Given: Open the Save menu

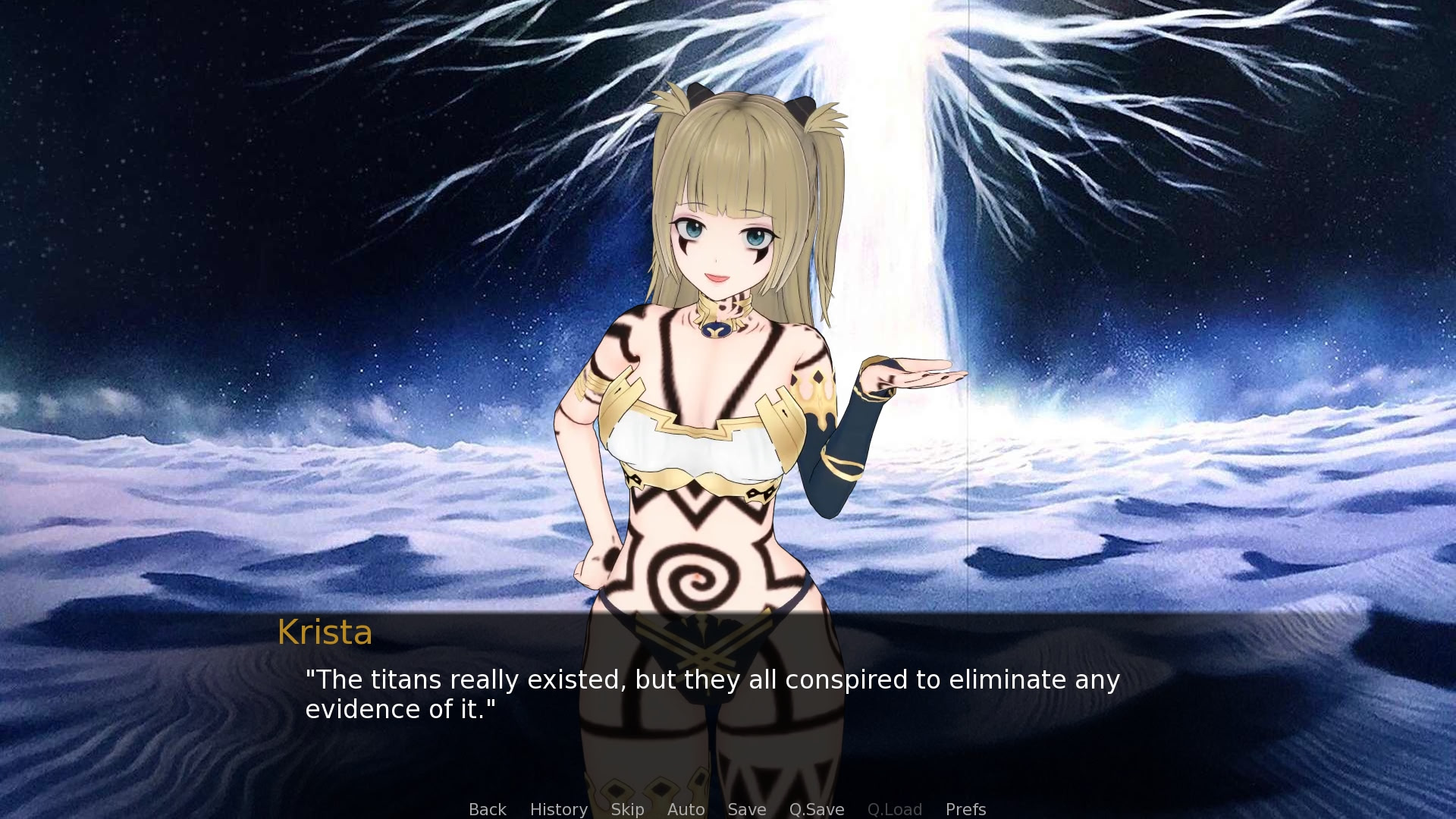Looking at the screenshot, I should click(x=746, y=809).
